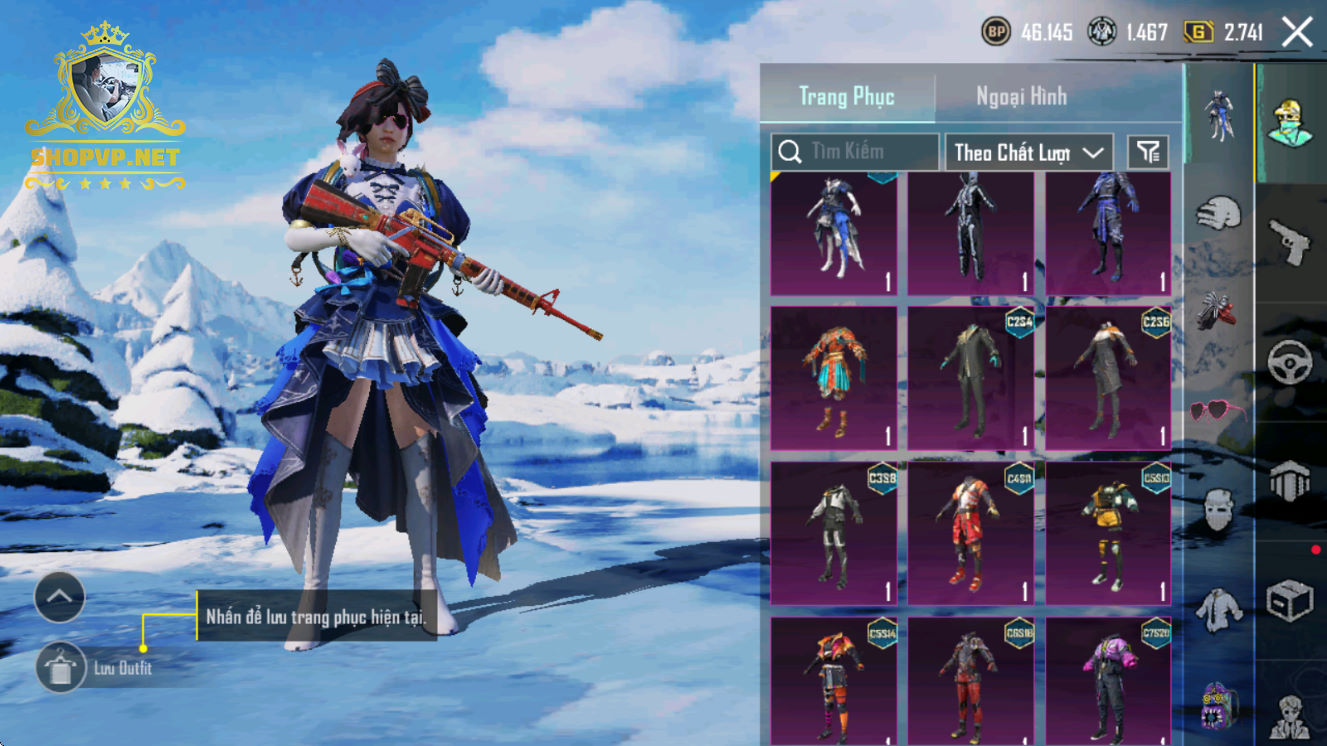Pick the C4S11 red outfit
1327x746 pixels.
[971, 533]
